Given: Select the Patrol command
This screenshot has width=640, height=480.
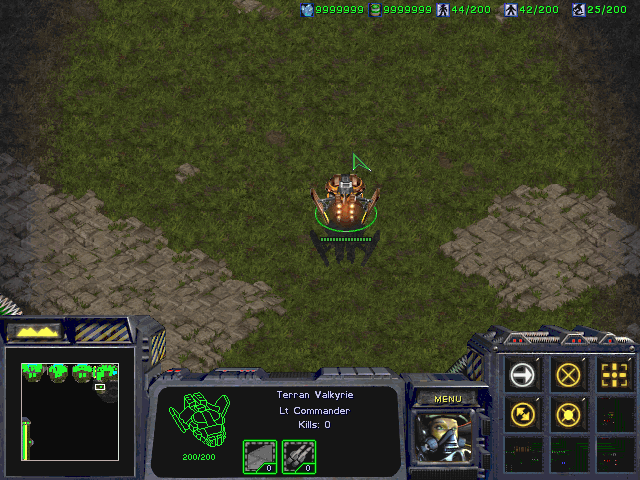Looking at the screenshot, I should (522, 413).
